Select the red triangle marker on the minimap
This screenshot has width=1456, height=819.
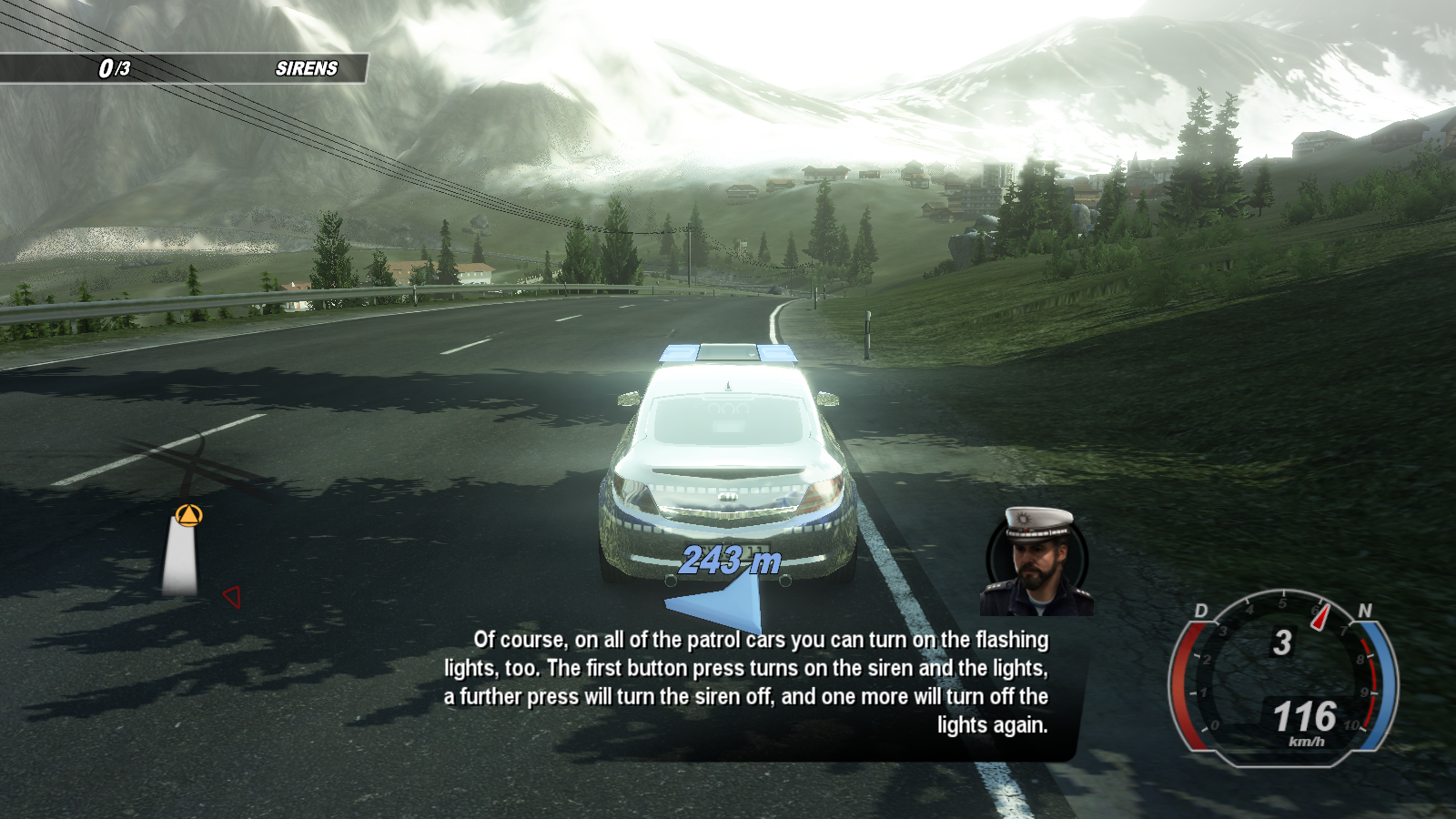tap(232, 597)
